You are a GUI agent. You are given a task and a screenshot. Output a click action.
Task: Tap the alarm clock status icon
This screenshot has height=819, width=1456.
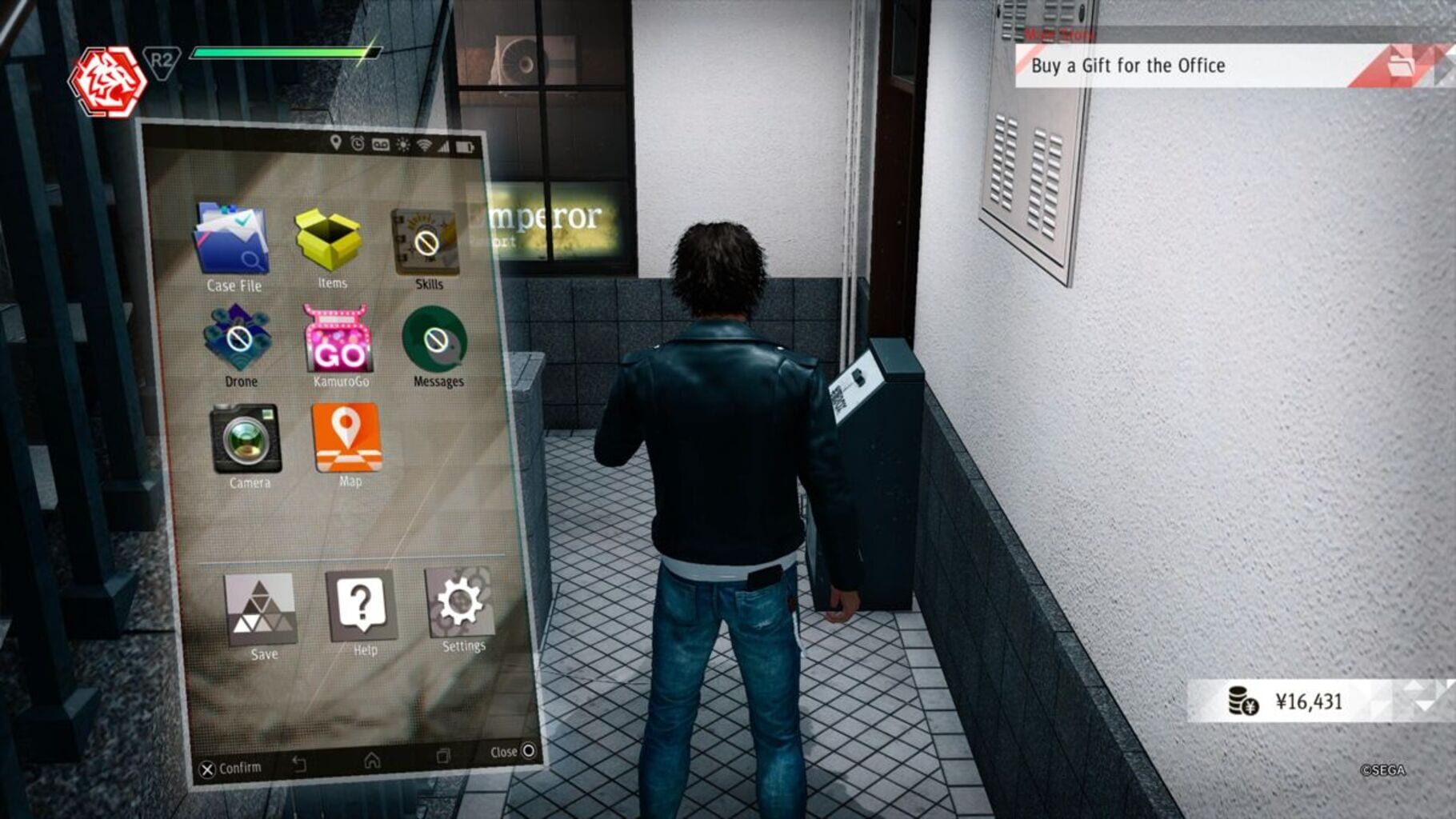pyautogui.click(x=358, y=144)
